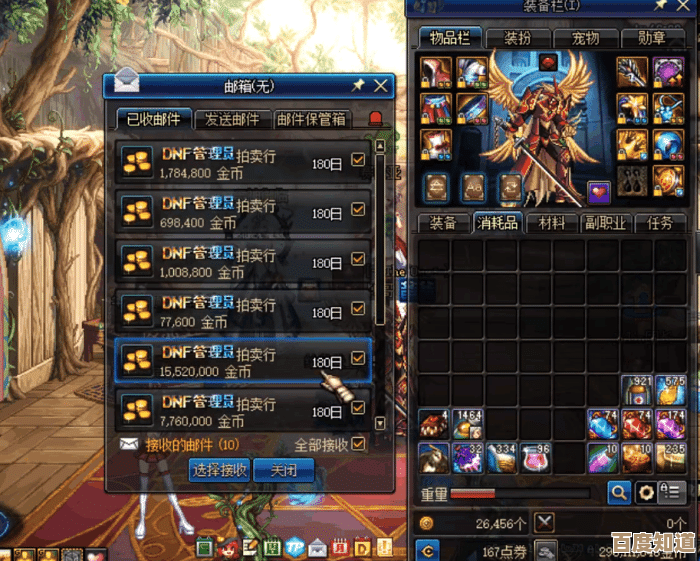Open the inventory gear settings button
The image size is (700, 561).
646,492
